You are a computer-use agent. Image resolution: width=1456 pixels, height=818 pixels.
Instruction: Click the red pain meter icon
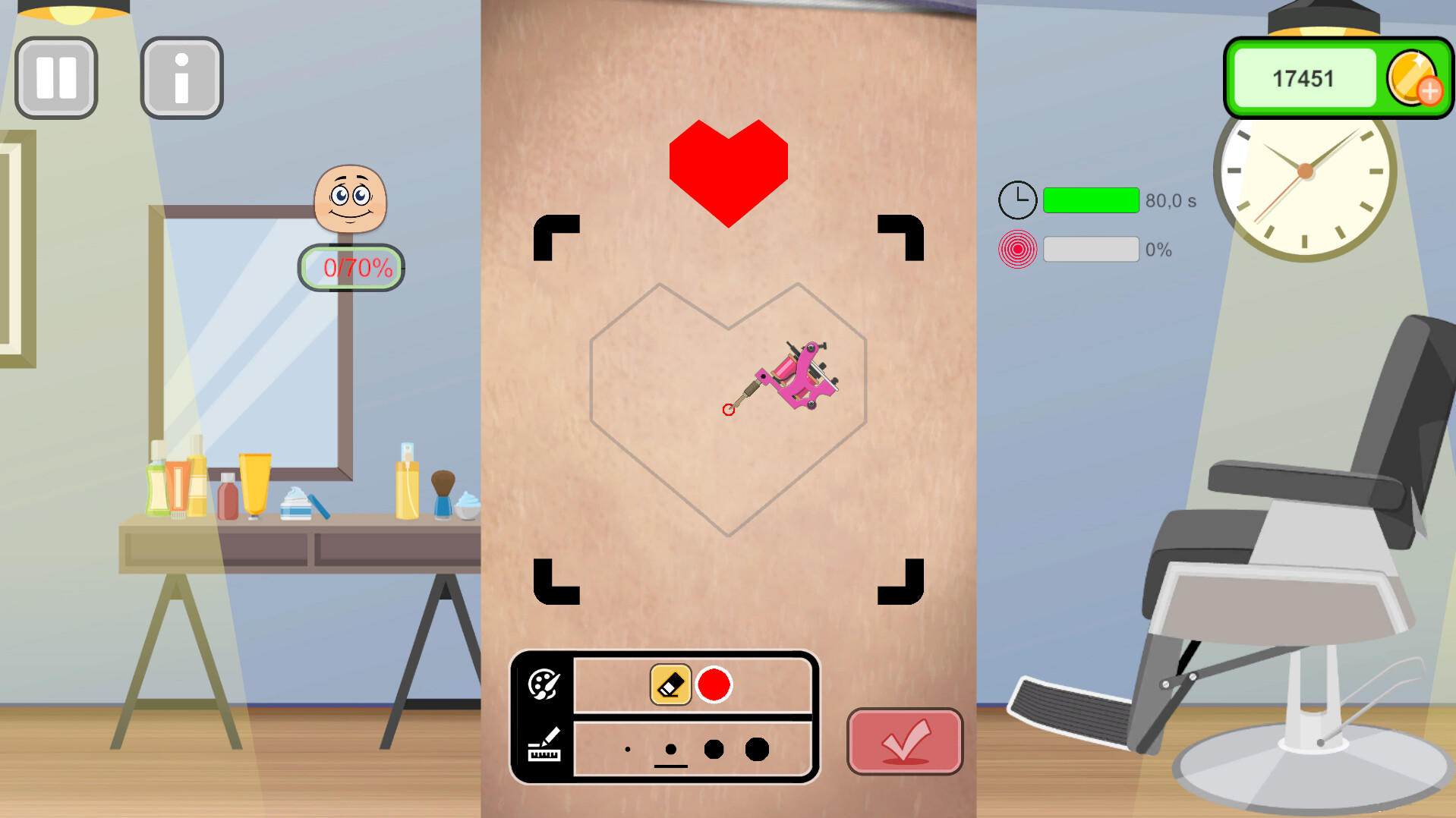click(x=1017, y=249)
